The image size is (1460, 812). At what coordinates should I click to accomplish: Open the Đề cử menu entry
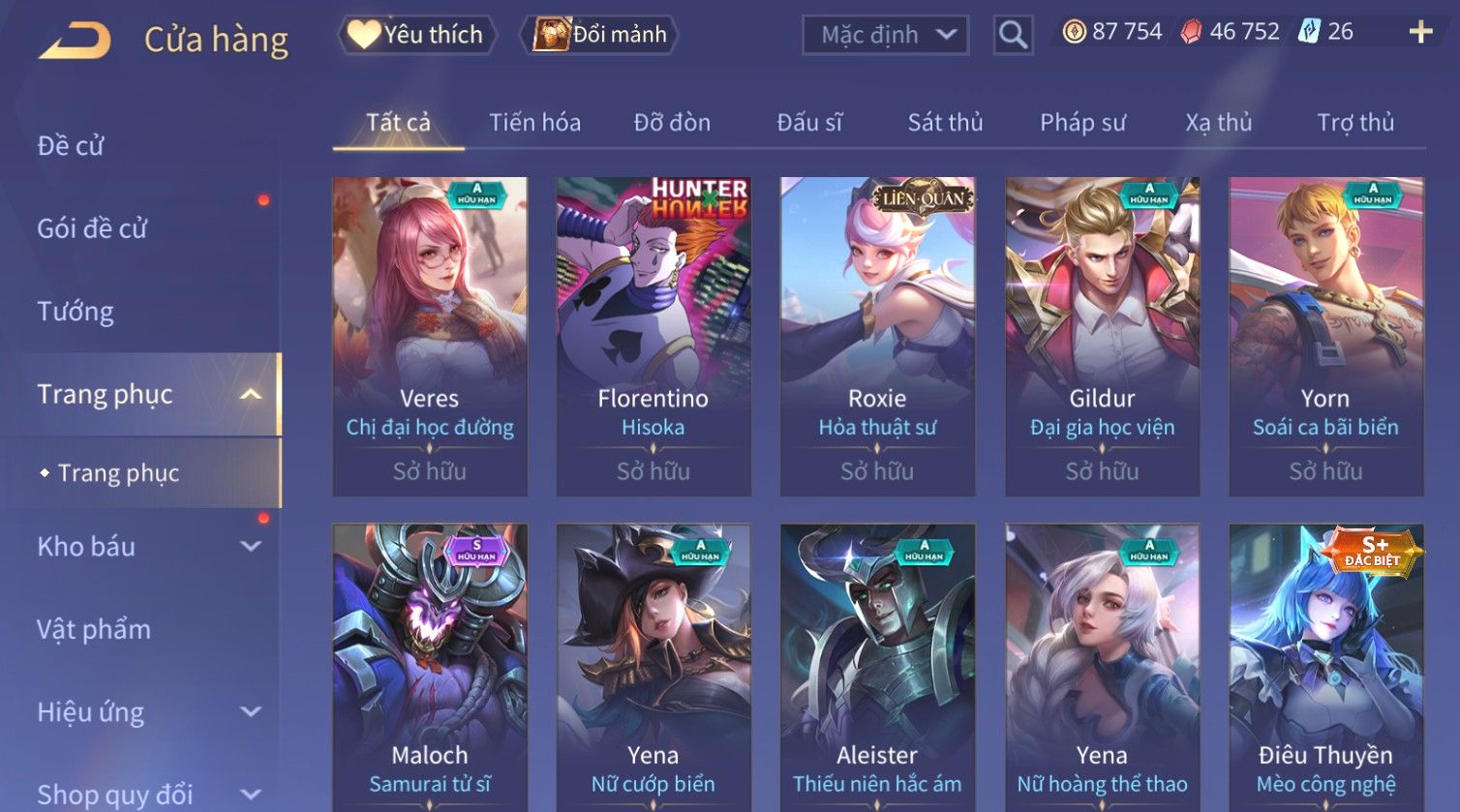[x=71, y=146]
